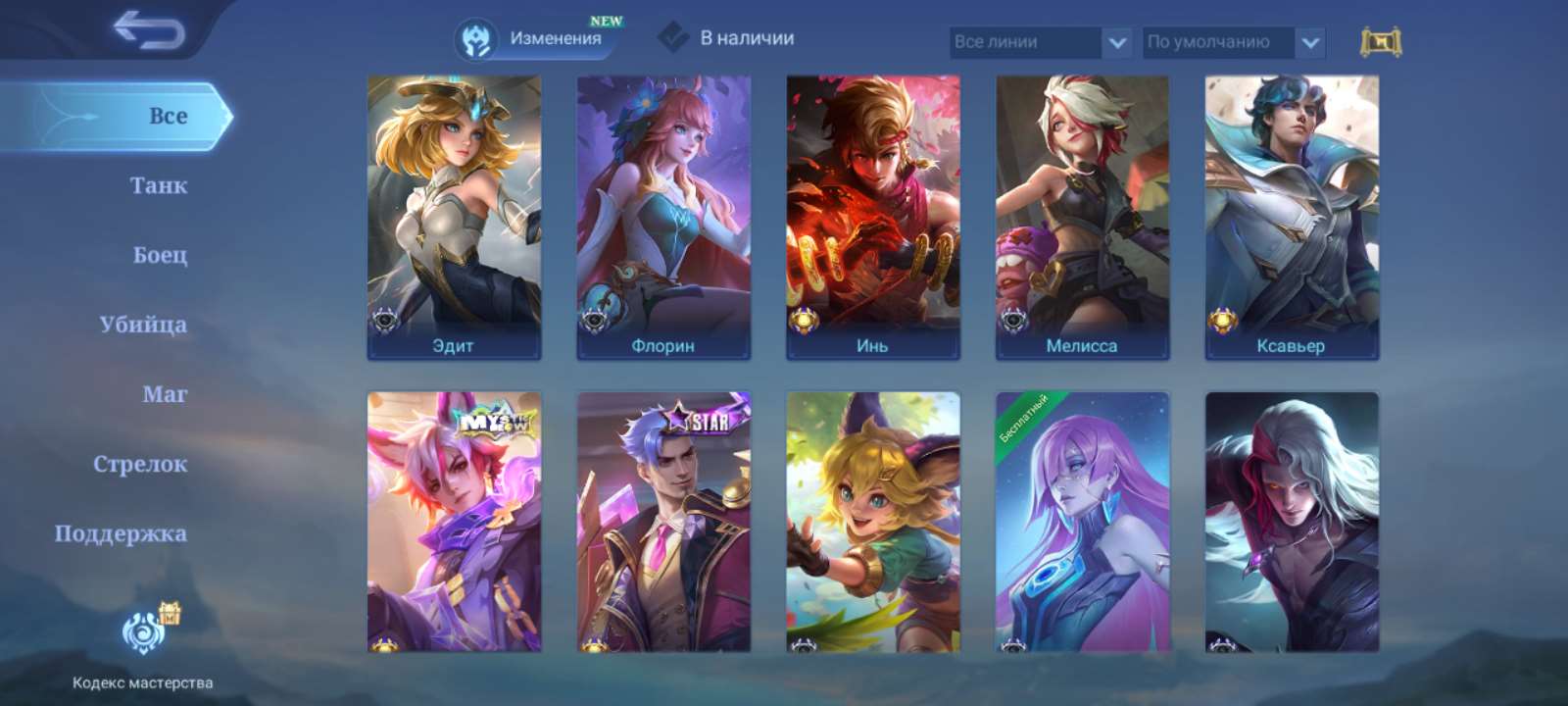
Task: Click the blue emblem icon beside Изменения
Action: pyautogui.click(x=475, y=41)
